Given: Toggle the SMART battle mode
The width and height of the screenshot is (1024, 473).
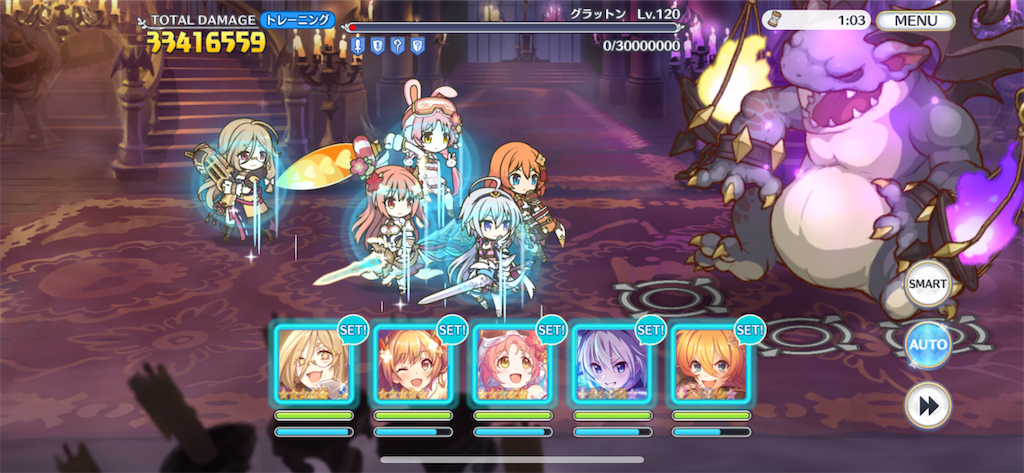Looking at the screenshot, I should click(927, 285).
